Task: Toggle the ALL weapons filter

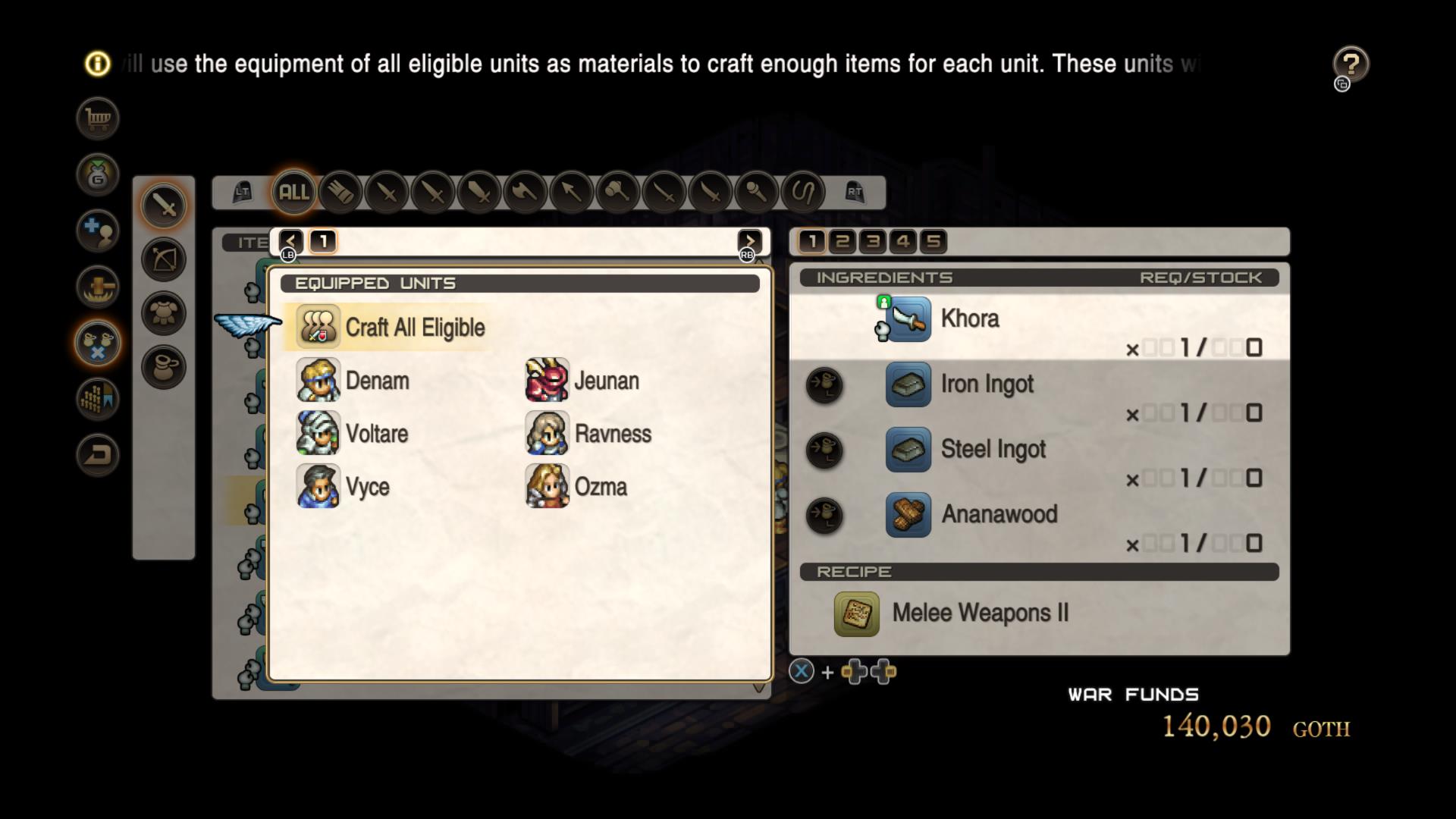Action: click(293, 193)
